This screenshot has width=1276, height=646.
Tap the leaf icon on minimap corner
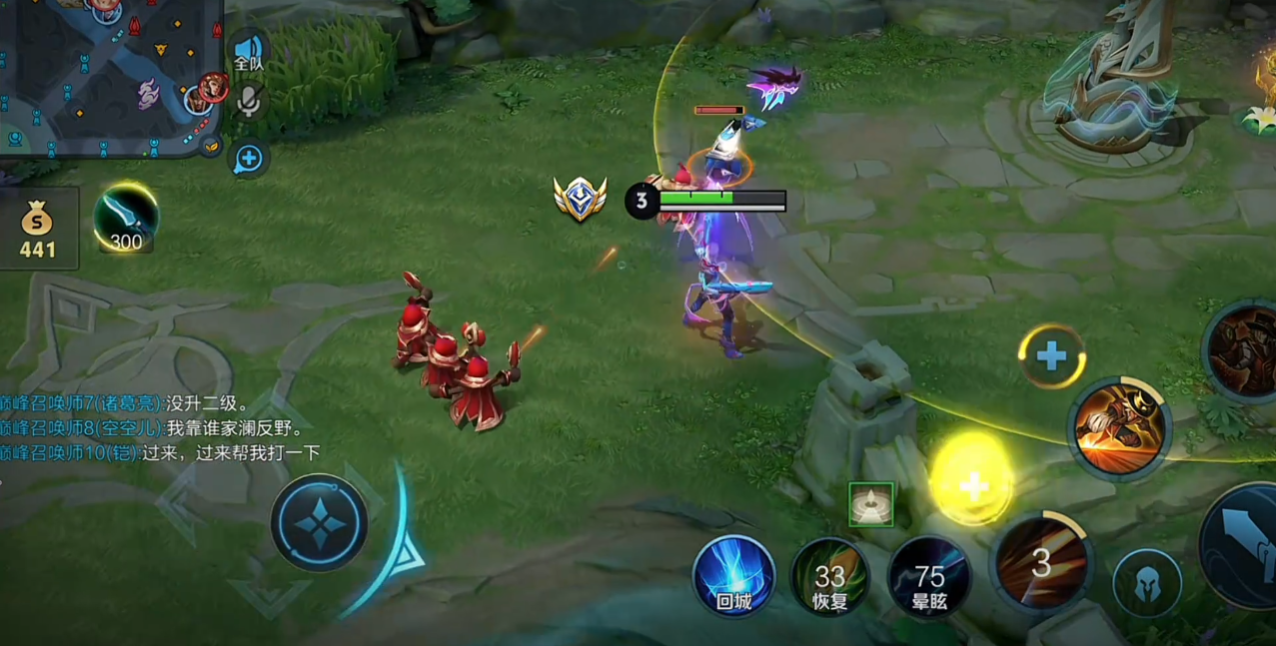click(211, 147)
